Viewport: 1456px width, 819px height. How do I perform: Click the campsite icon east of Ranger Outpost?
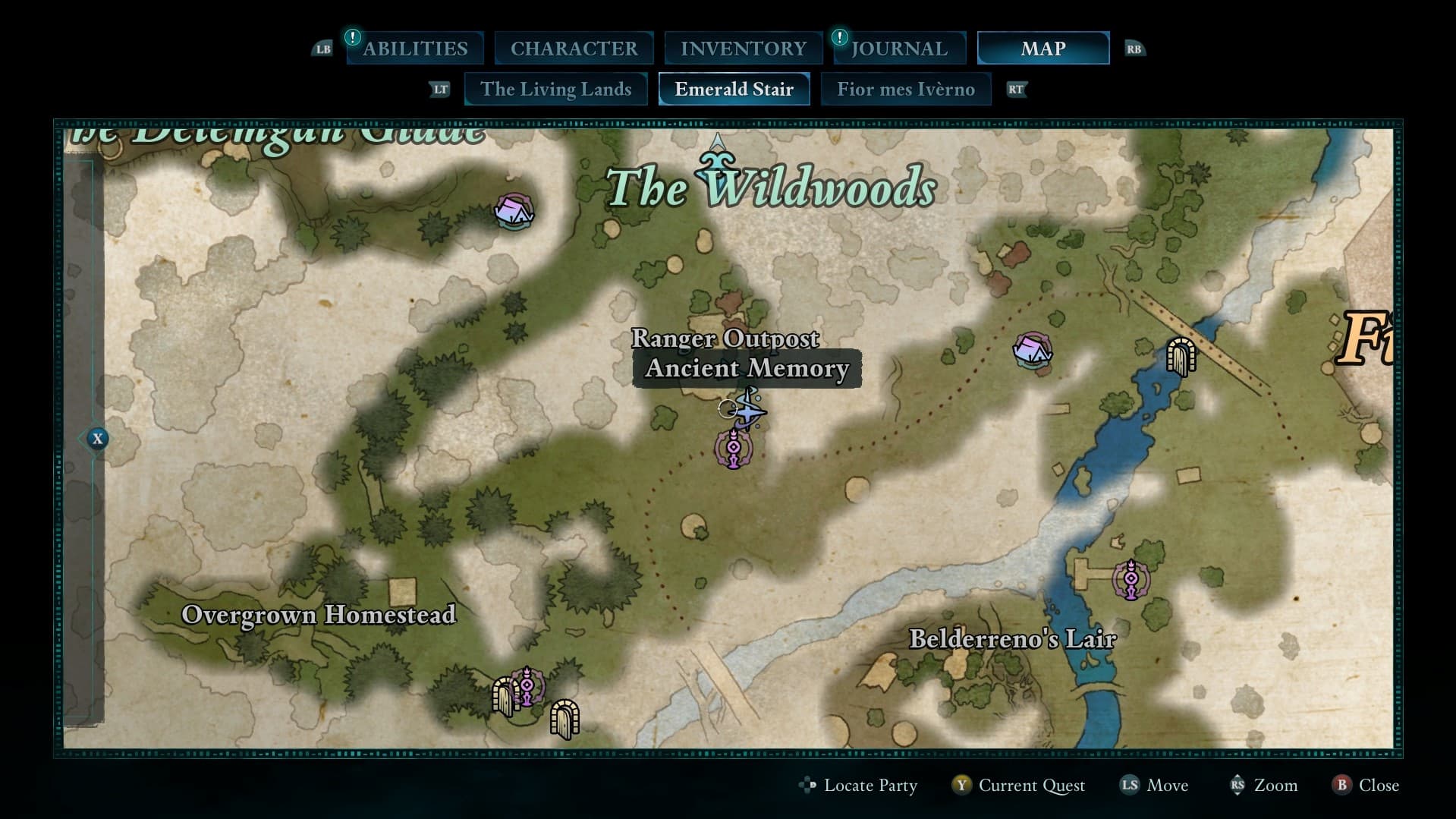1032,352
